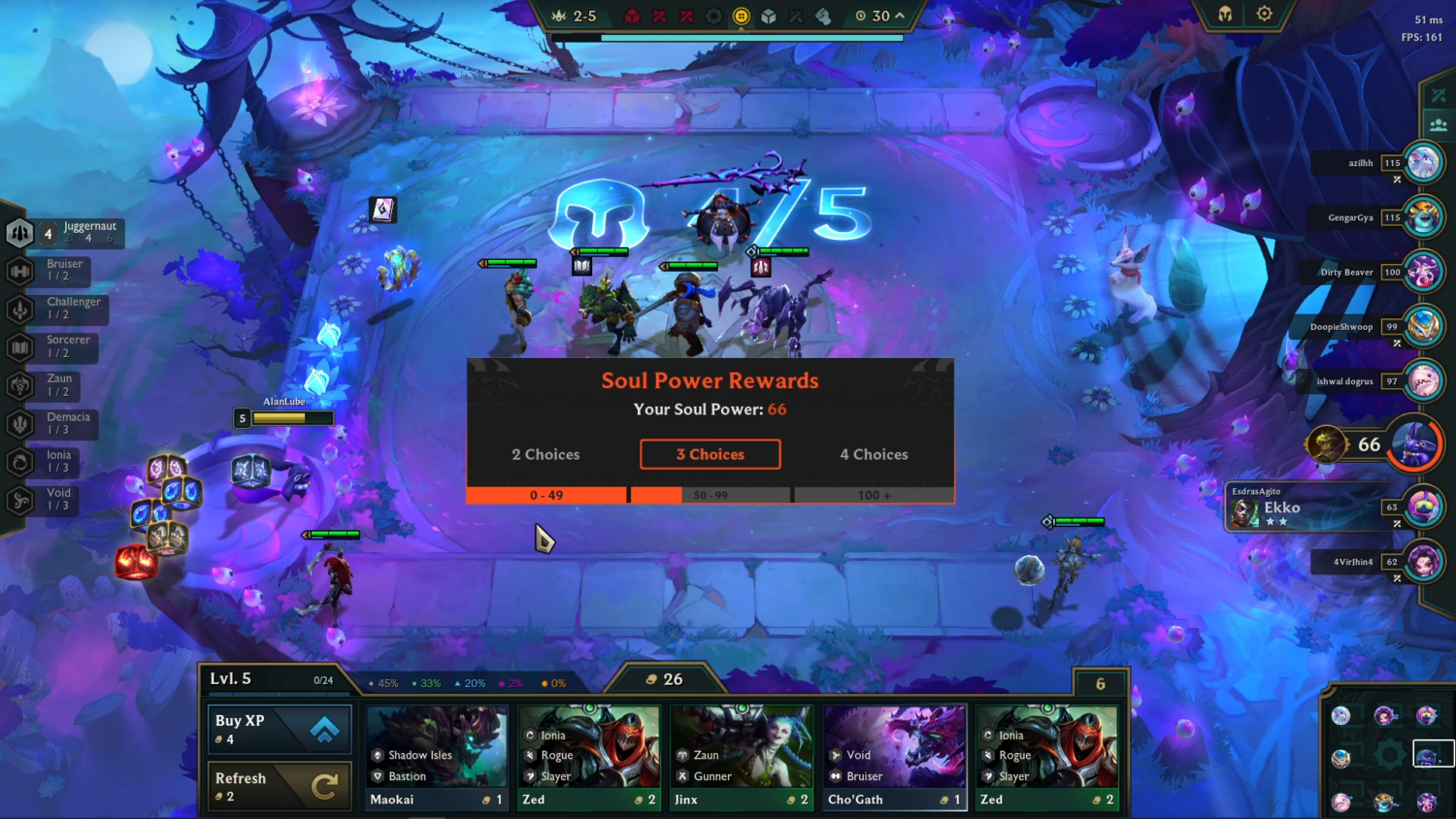
Task: Open the Demacia trait tooltip
Action: click(x=19, y=423)
